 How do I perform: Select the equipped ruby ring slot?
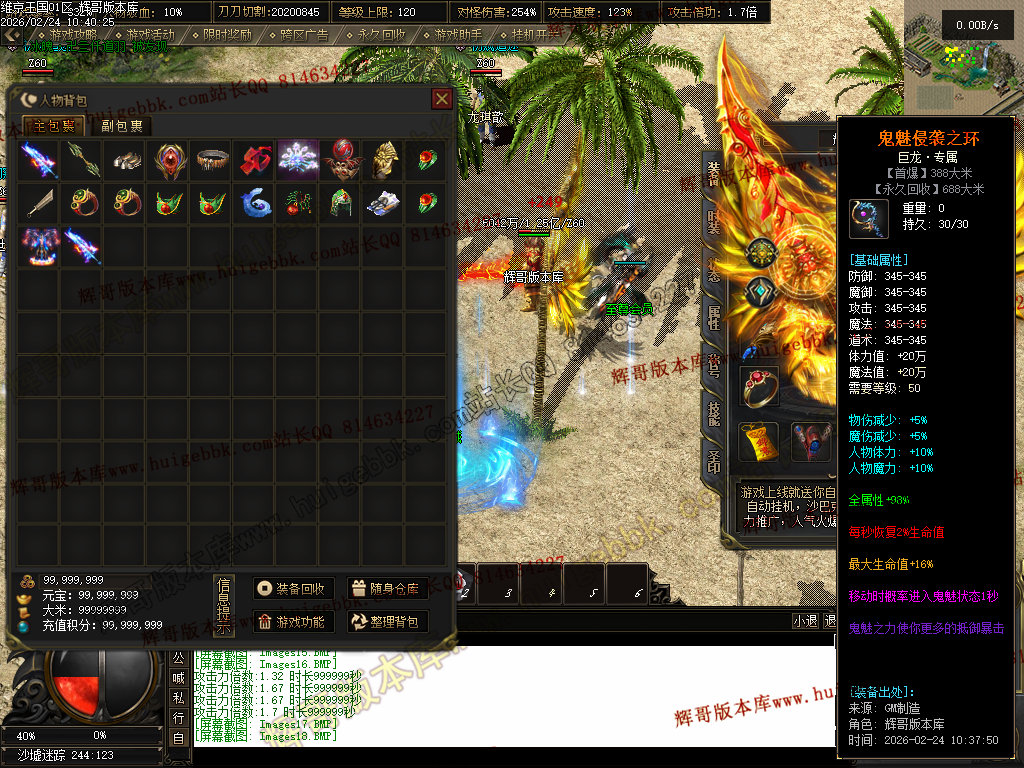(x=759, y=386)
